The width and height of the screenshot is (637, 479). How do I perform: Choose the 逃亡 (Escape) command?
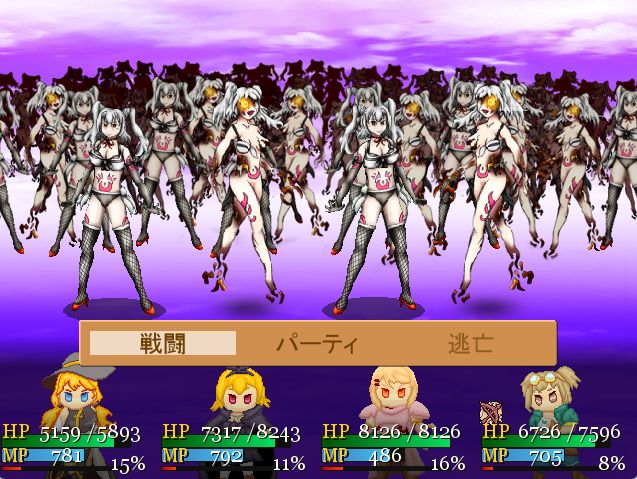(x=470, y=344)
